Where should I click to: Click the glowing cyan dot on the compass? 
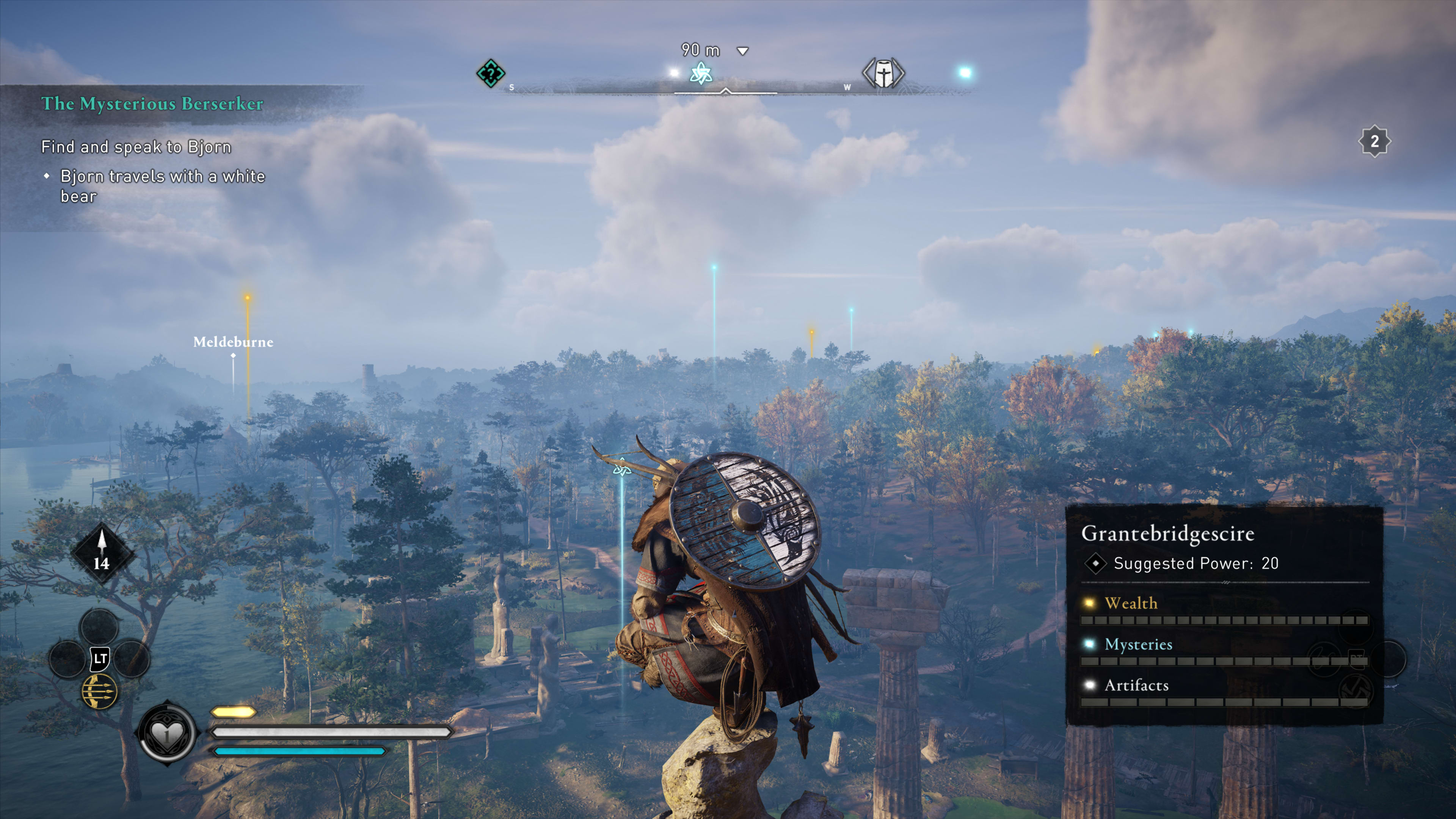pyautogui.click(x=965, y=72)
